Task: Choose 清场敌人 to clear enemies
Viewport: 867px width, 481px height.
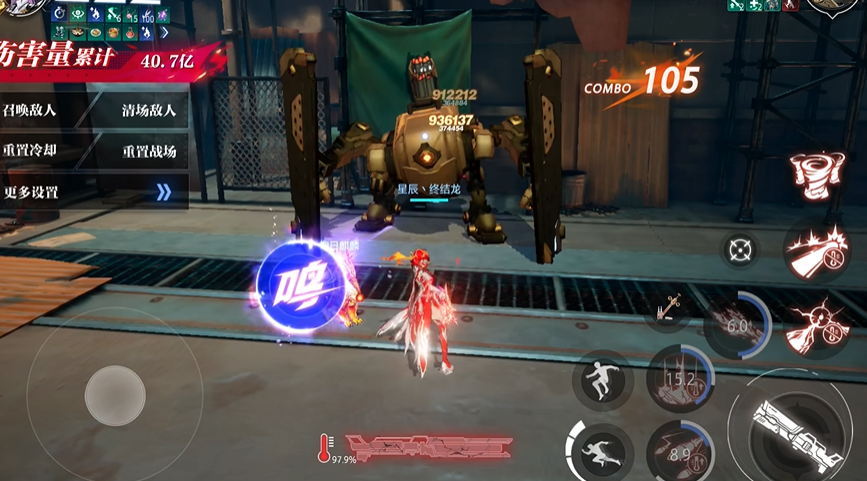Action: [148, 110]
